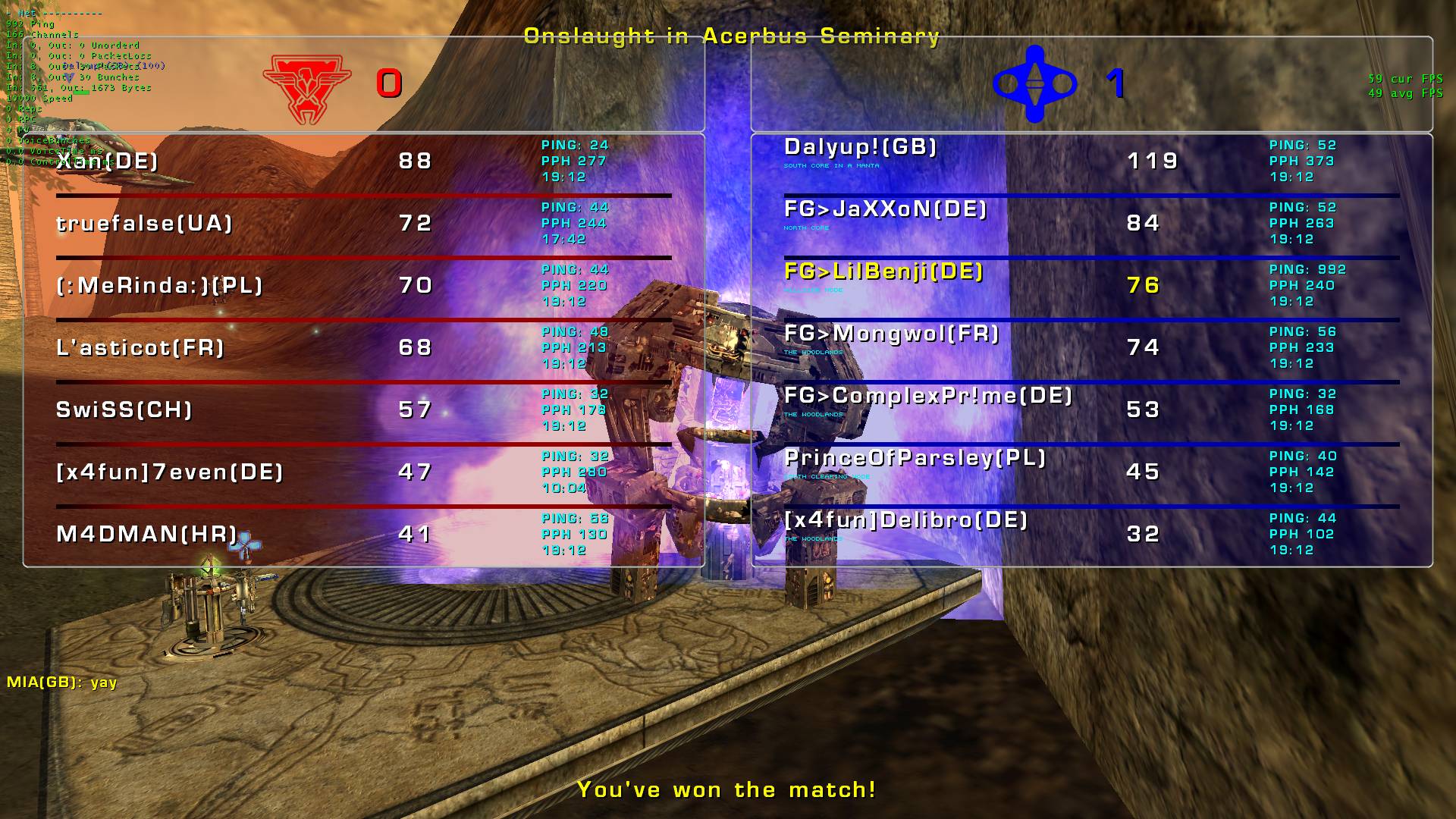1456x819 pixels.
Task: Pick FG>ComplexPr!me(DE) from the blue list
Action: 928,396
